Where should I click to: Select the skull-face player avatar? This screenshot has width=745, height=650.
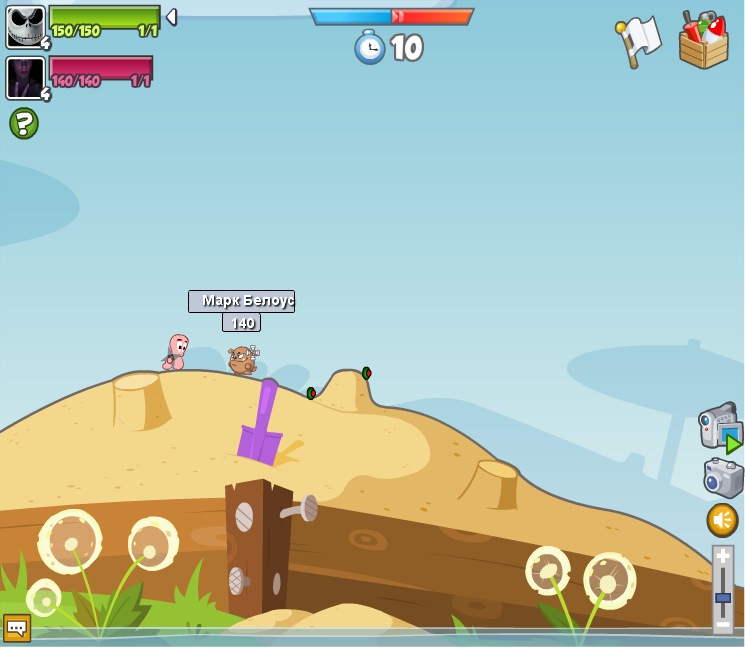[26, 26]
